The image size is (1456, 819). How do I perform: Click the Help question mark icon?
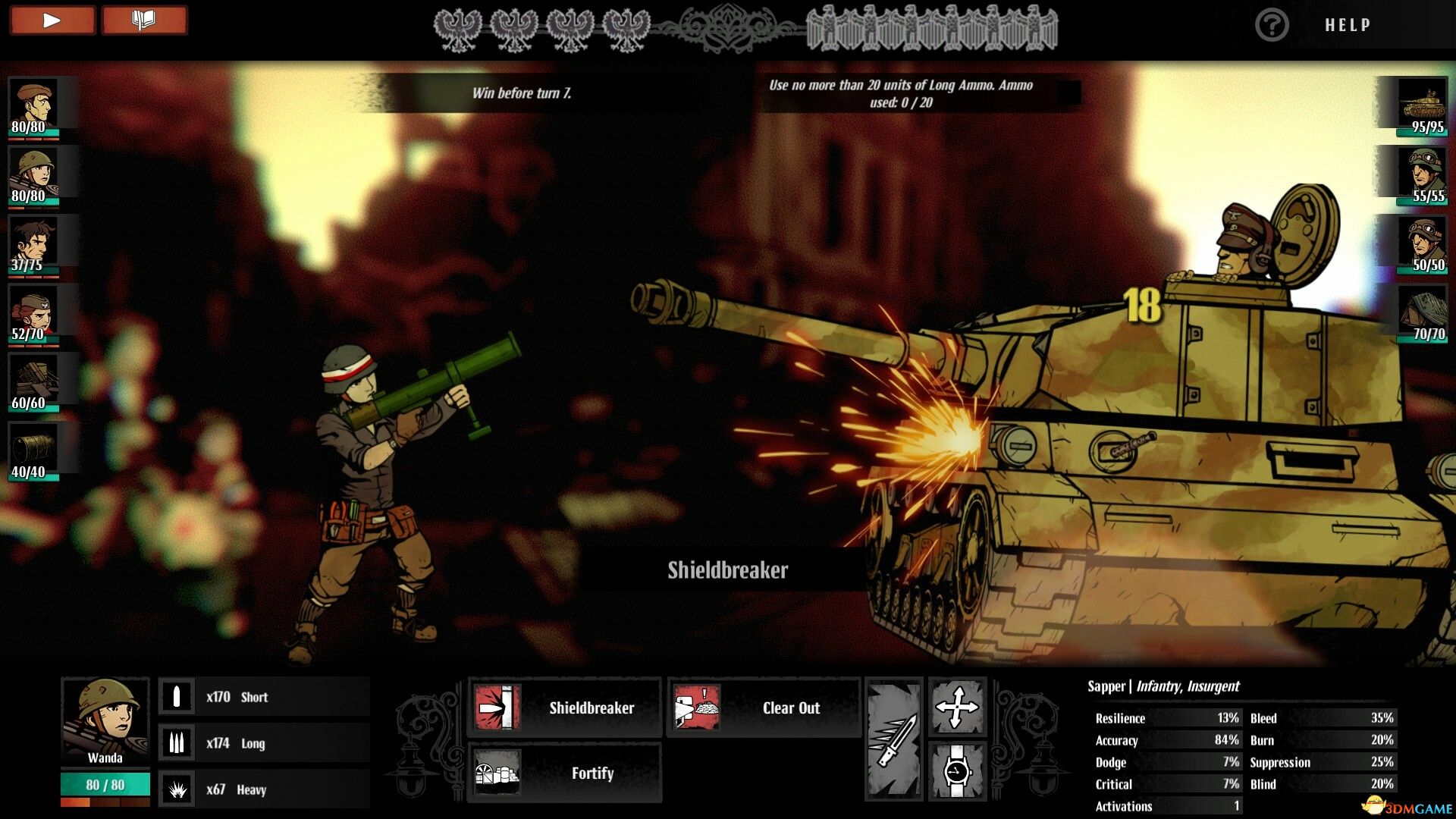[1272, 24]
